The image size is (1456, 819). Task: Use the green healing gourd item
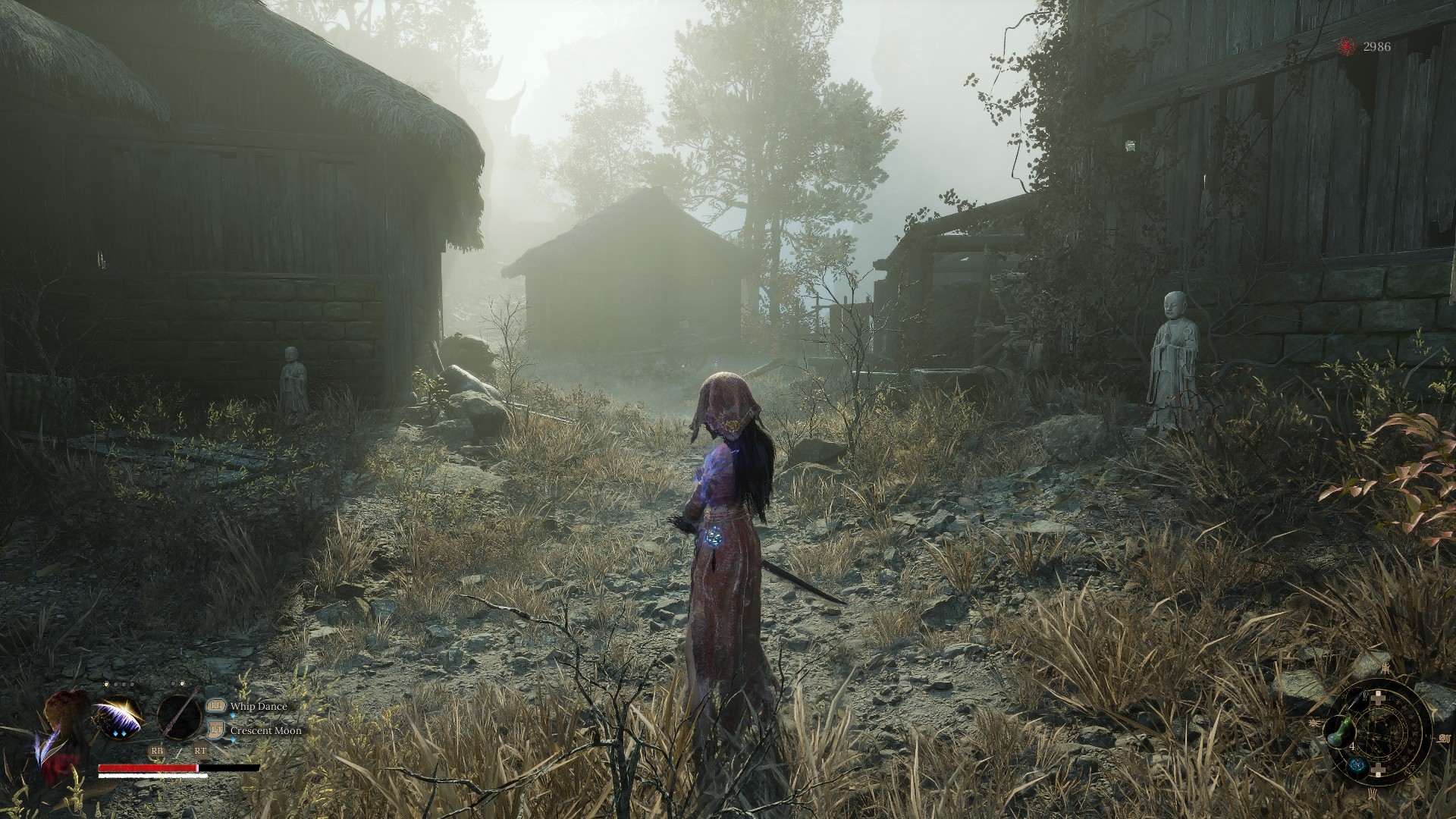[1339, 732]
